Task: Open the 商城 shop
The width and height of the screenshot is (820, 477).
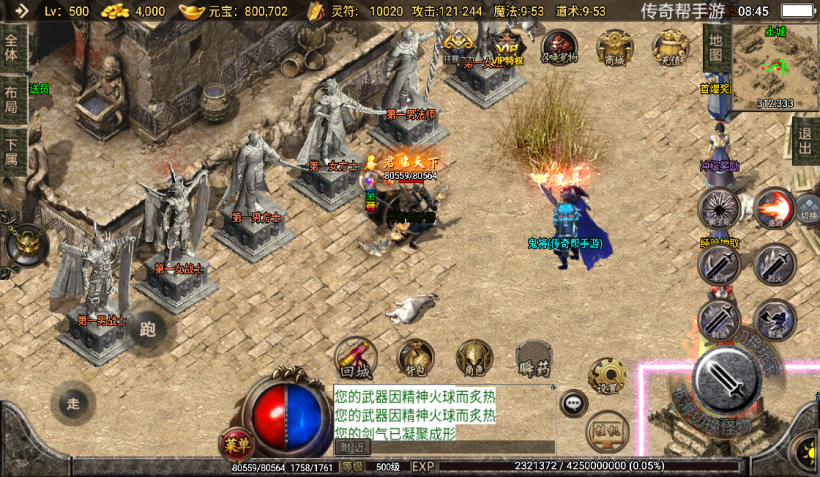Action: [614, 46]
